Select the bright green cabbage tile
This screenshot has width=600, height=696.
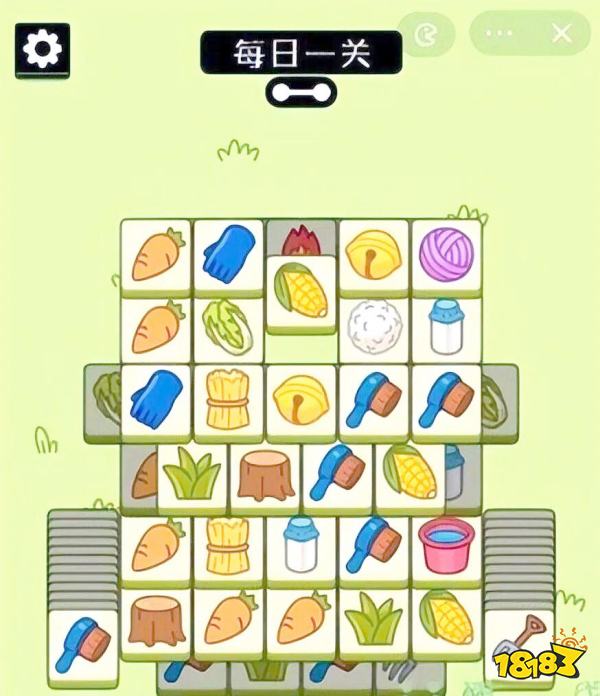click(228, 326)
